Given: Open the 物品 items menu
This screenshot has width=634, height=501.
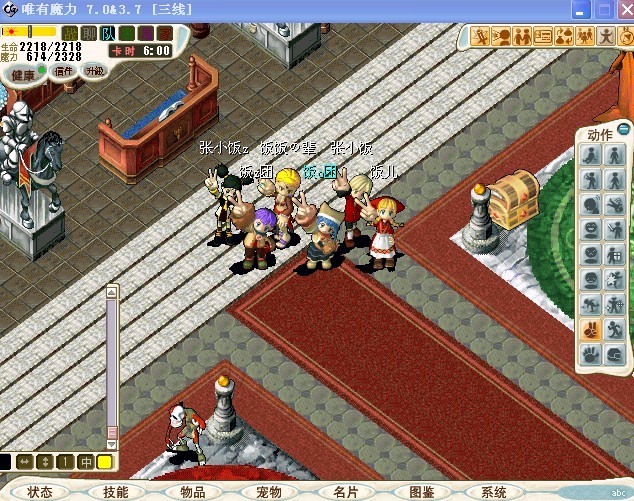Looking at the screenshot, I should pyautogui.click(x=192, y=492).
